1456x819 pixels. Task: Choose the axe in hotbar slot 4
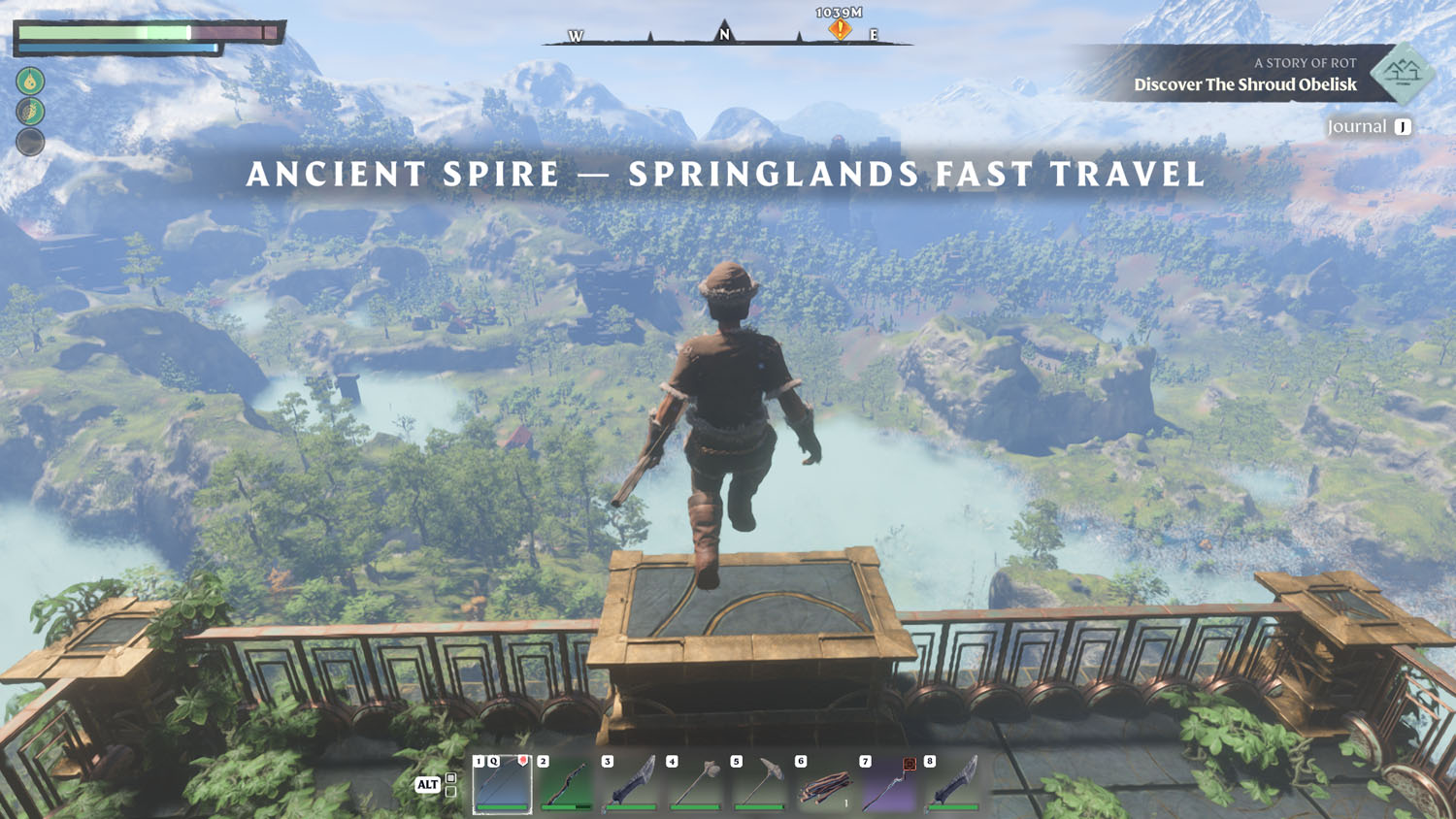695,784
